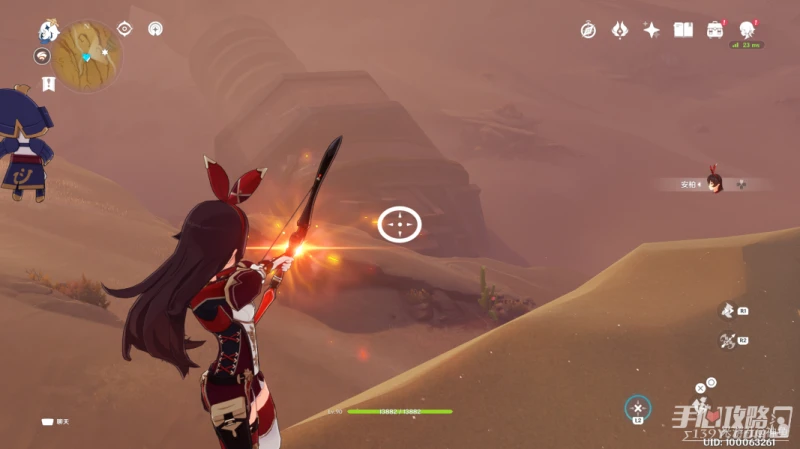Select Amber in the party list

click(x=714, y=183)
